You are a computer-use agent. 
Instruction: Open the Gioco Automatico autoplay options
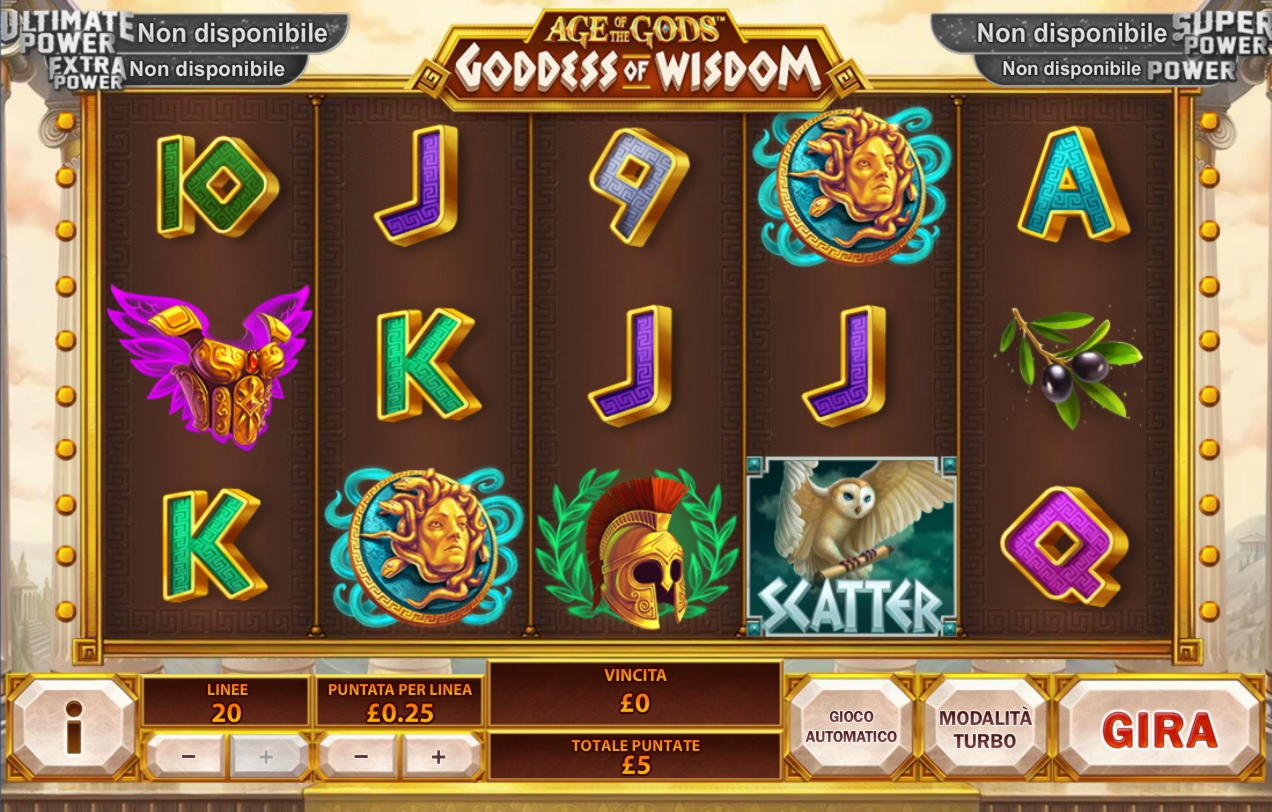pos(851,727)
